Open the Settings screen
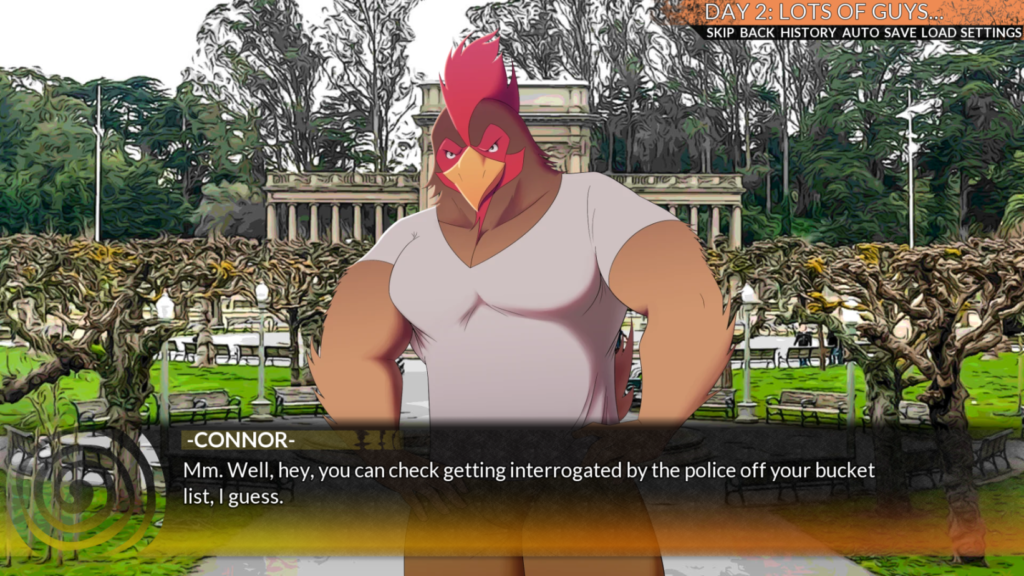This screenshot has height=576, width=1024. tap(992, 33)
